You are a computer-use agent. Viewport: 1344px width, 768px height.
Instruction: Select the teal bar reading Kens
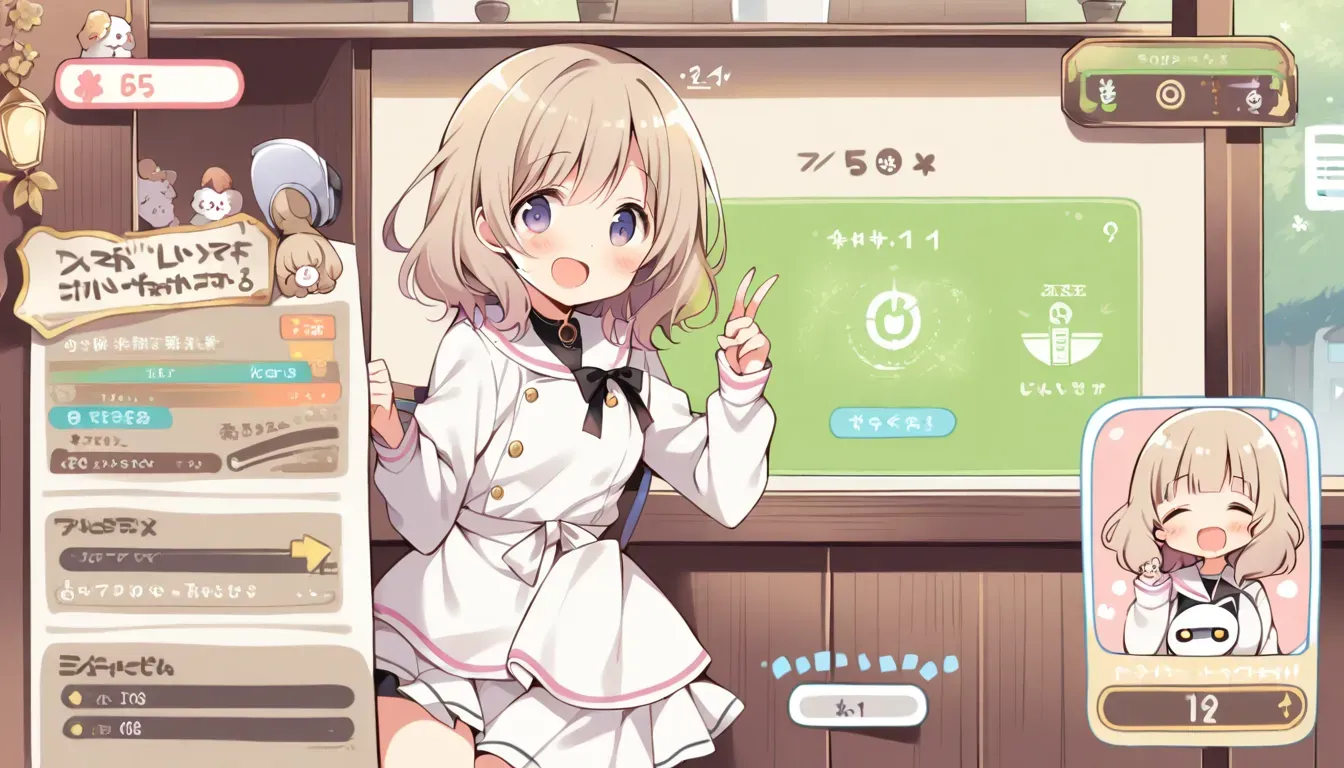(x=193, y=373)
